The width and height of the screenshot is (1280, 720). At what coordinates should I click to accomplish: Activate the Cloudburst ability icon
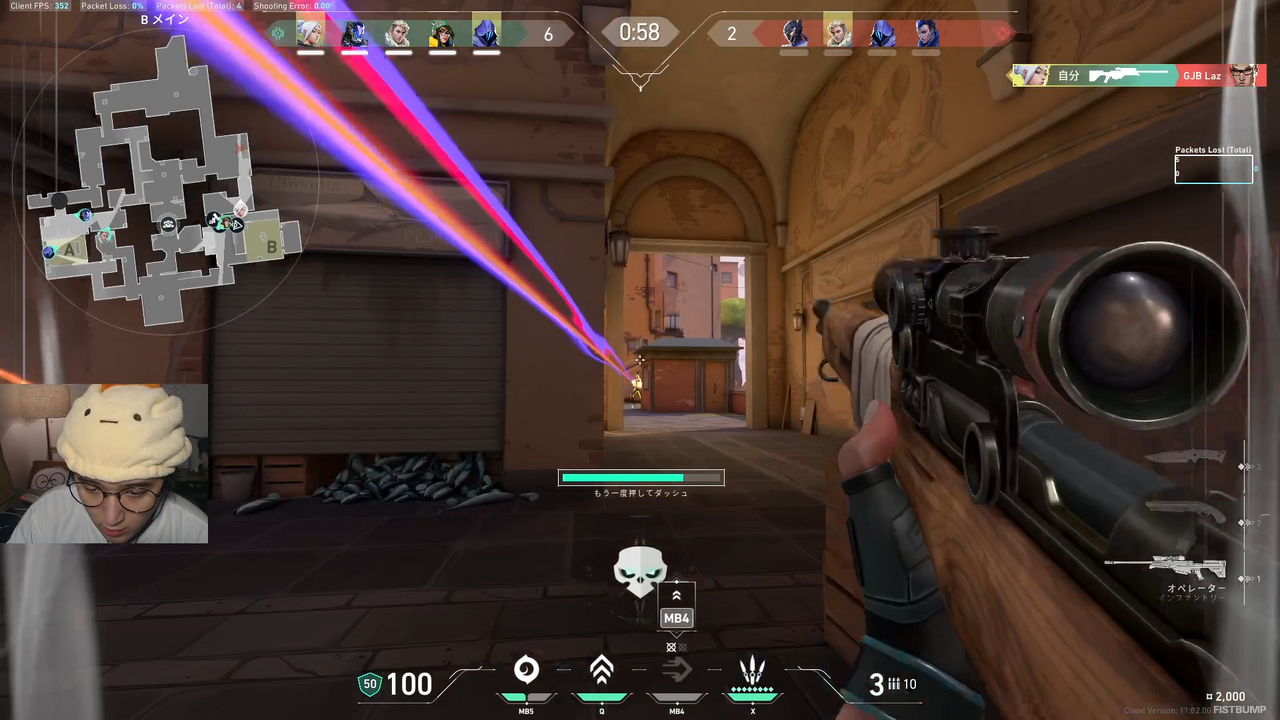[526, 670]
